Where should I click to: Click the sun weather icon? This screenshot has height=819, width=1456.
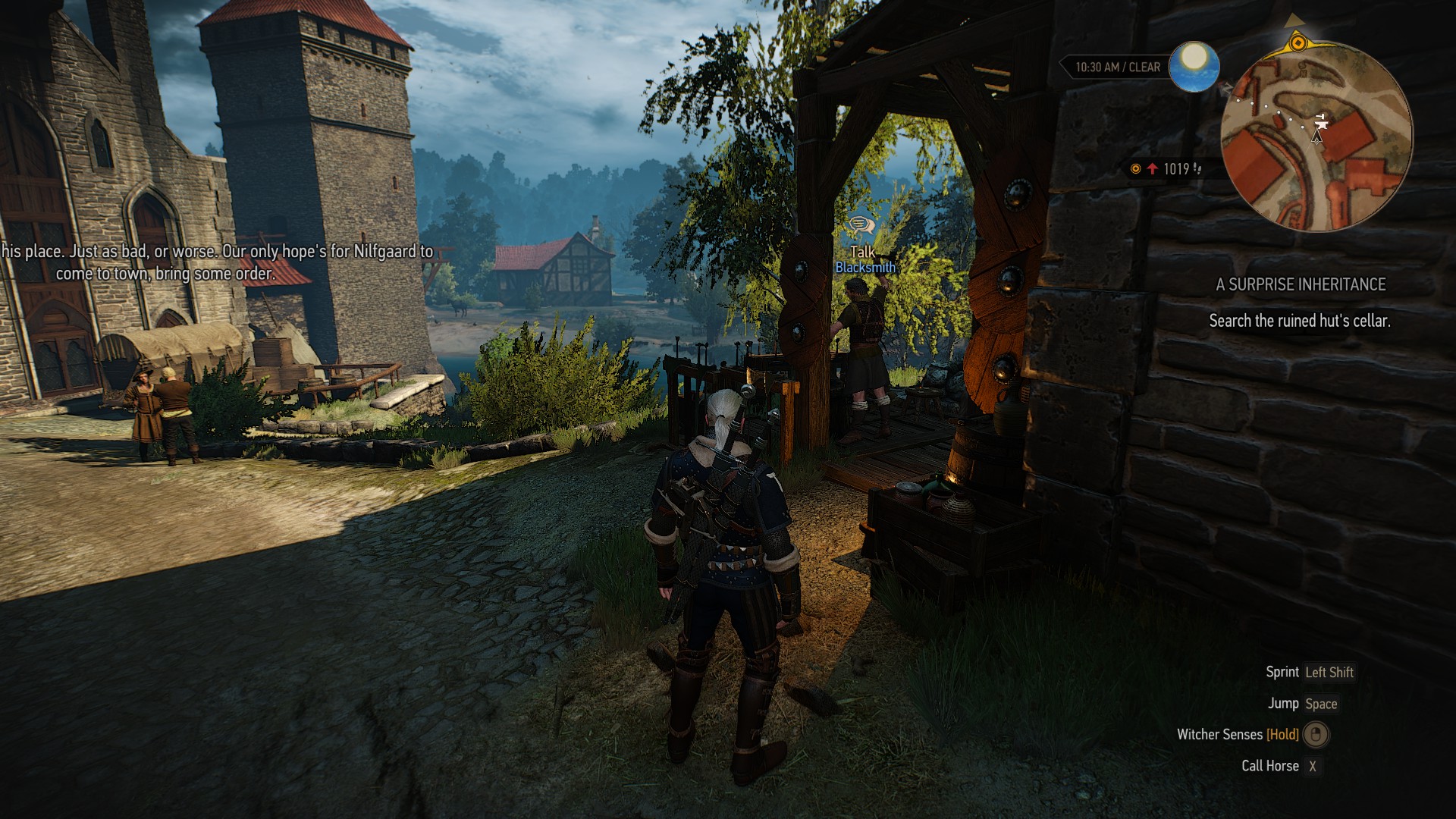[x=1194, y=67]
